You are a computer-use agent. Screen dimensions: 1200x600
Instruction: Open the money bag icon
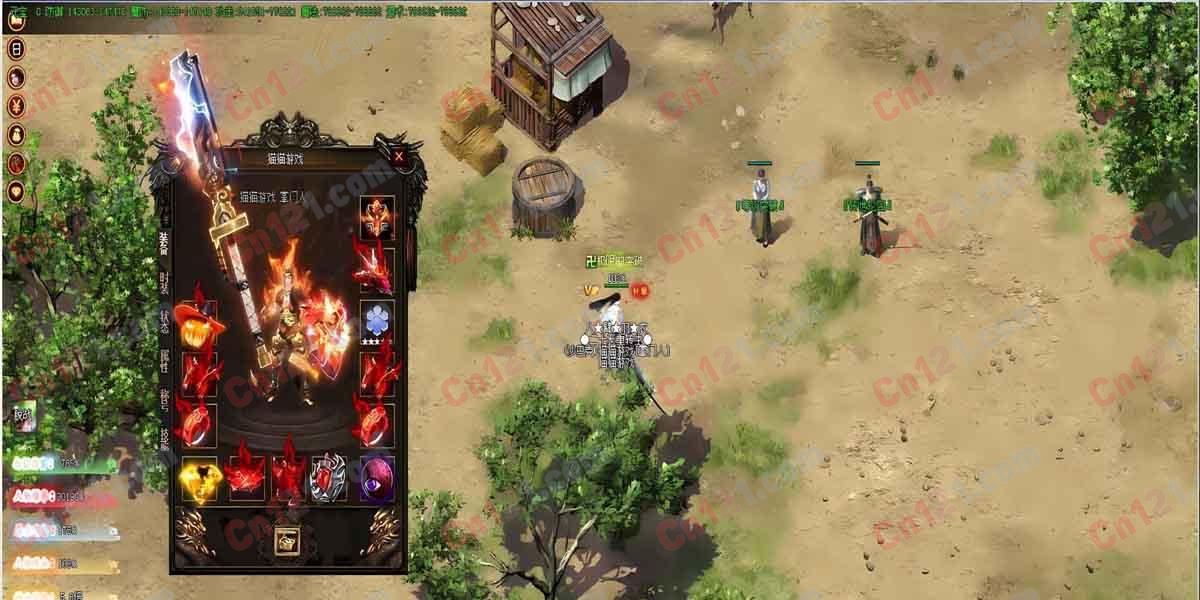16,134
